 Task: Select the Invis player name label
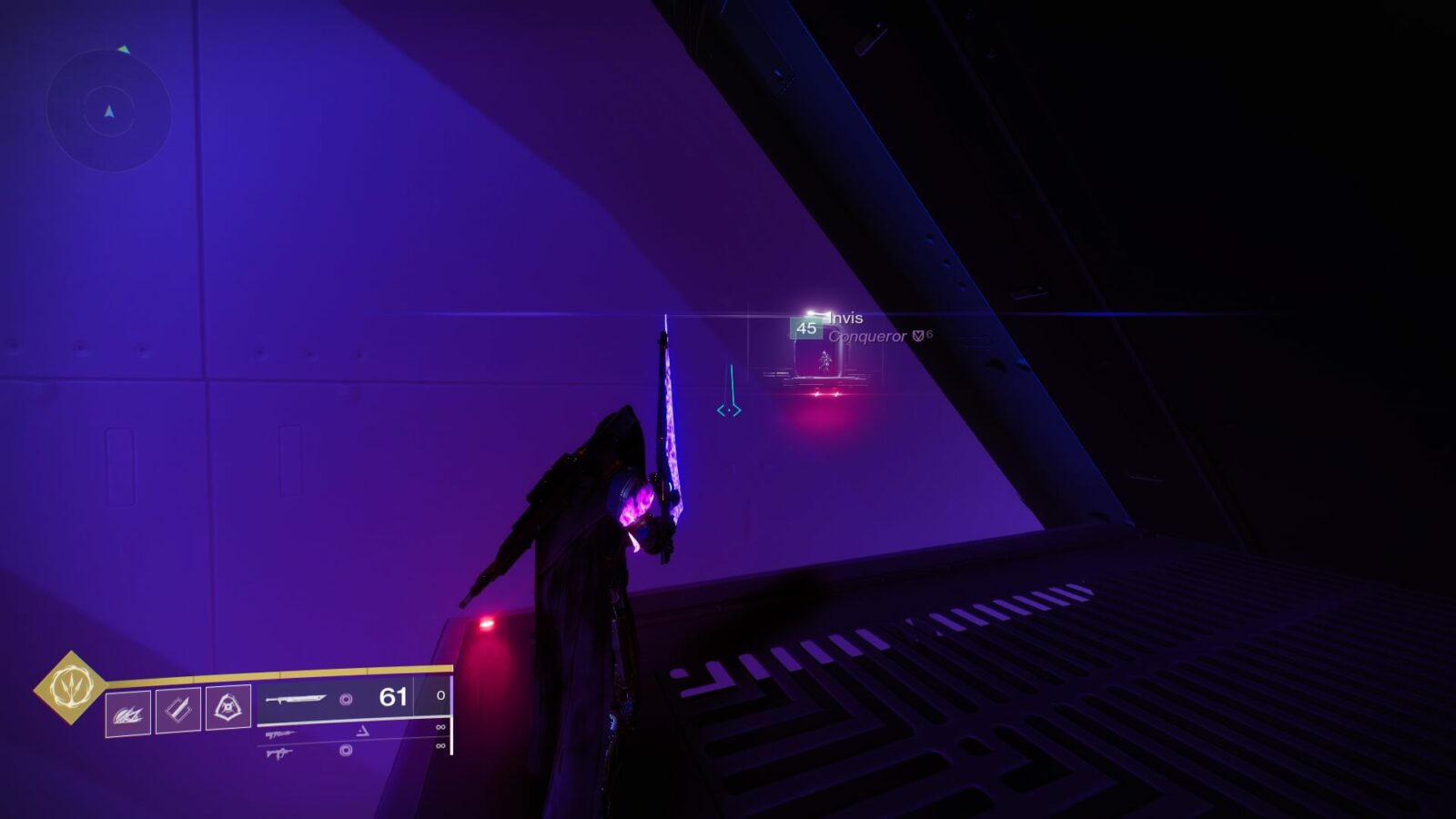coord(845,318)
